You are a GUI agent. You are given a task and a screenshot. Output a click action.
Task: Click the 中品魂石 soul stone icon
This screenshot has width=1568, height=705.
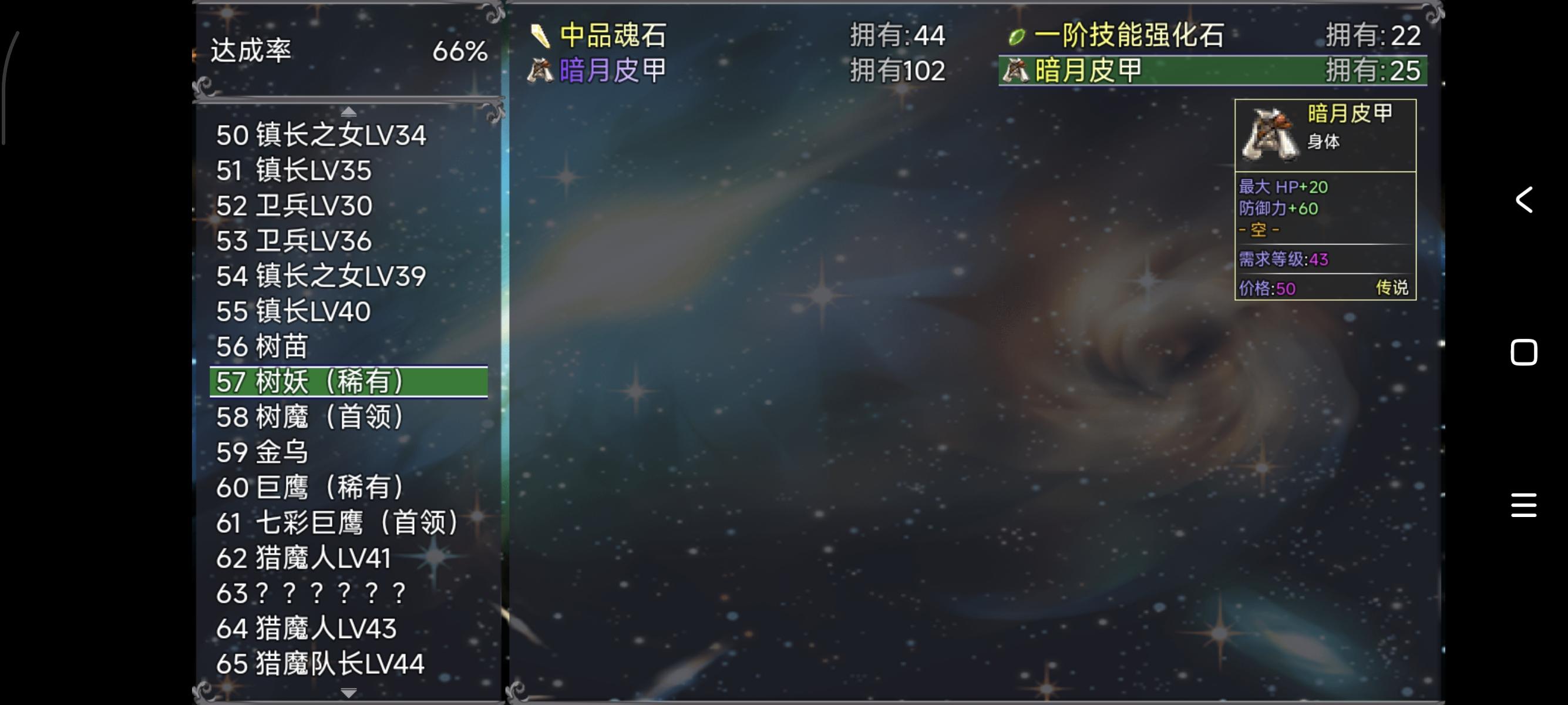pos(540,36)
